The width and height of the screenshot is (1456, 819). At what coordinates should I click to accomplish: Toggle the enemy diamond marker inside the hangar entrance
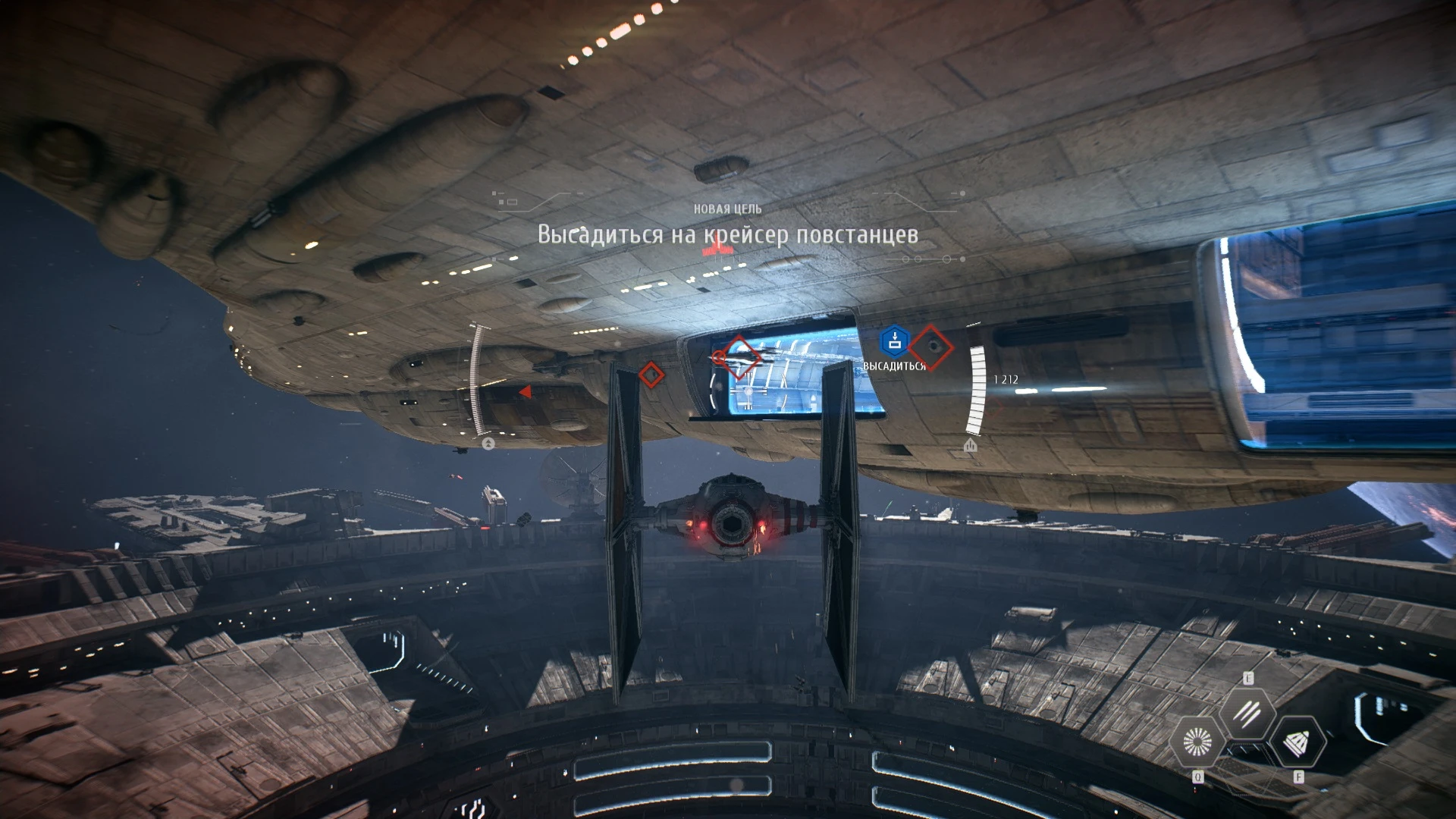[739, 356]
